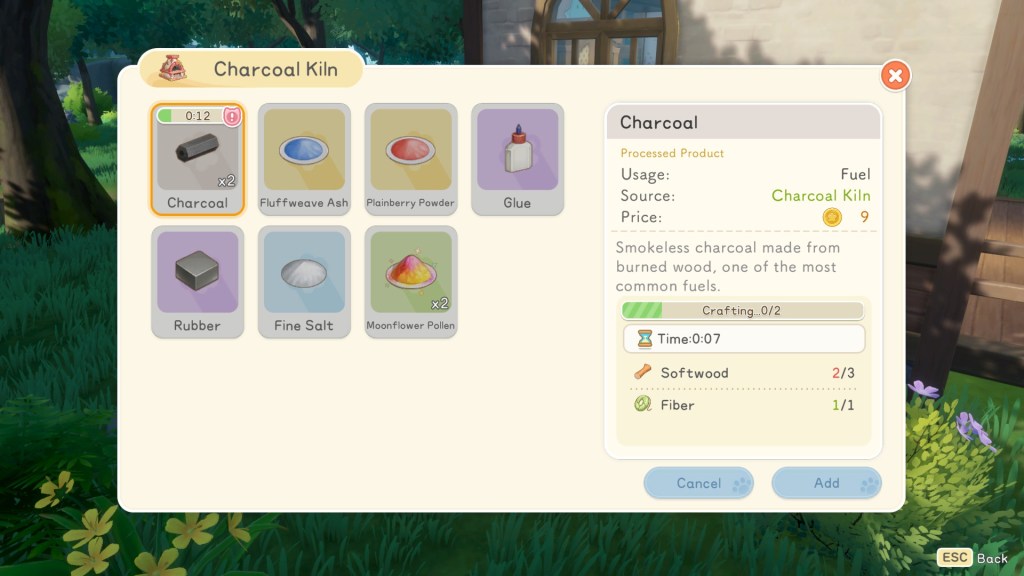1024x576 pixels.
Task: Choose the Fine Salt recipe
Action: [304, 282]
